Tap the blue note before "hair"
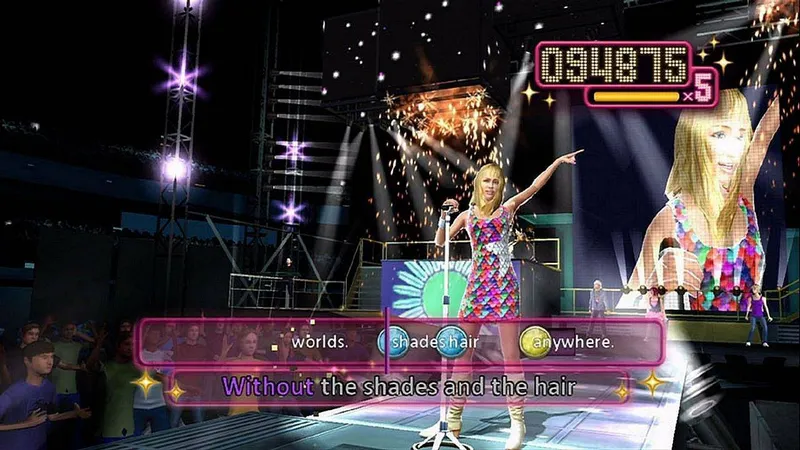800x450 pixels. [449, 342]
